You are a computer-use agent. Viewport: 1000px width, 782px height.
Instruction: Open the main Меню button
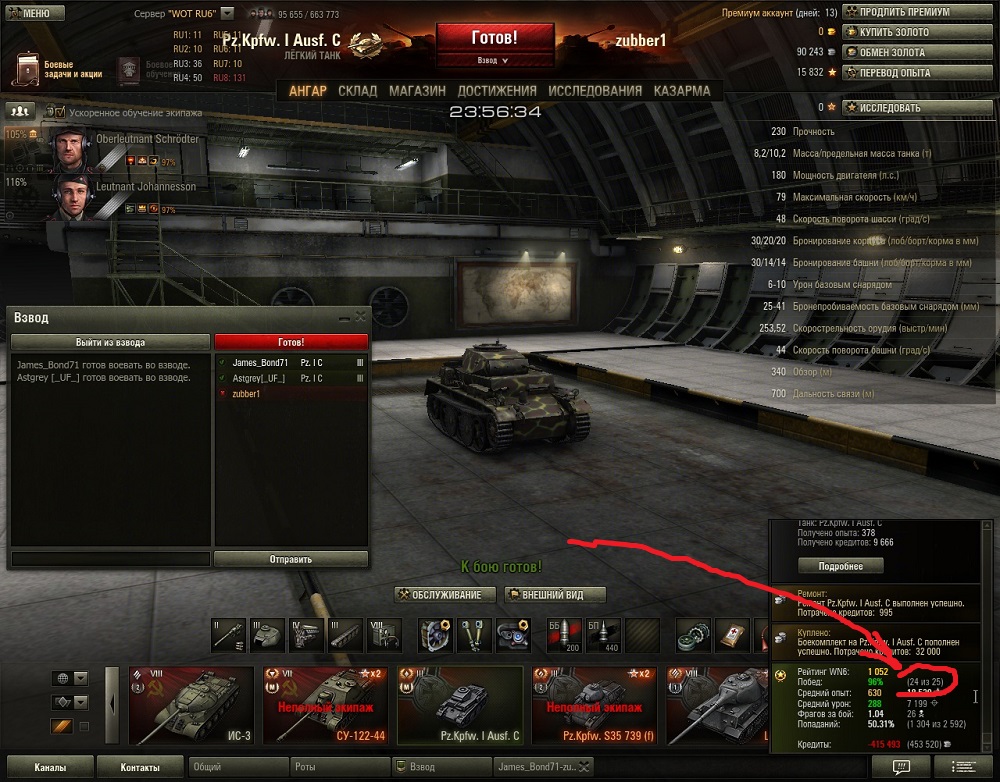[36, 14]
